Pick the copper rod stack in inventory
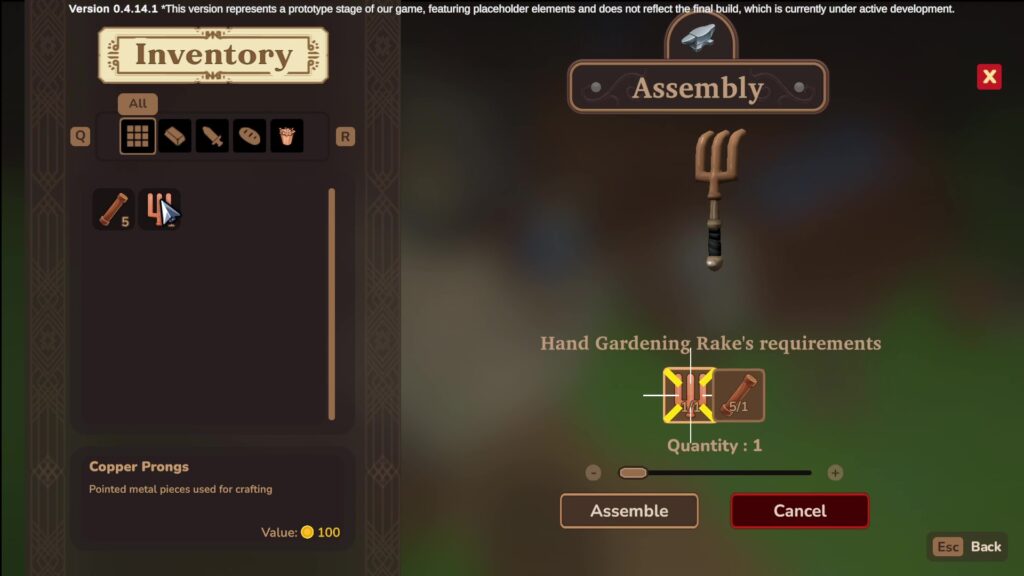The width and height of the screenshot is (1024, 576). click(113, 210)
